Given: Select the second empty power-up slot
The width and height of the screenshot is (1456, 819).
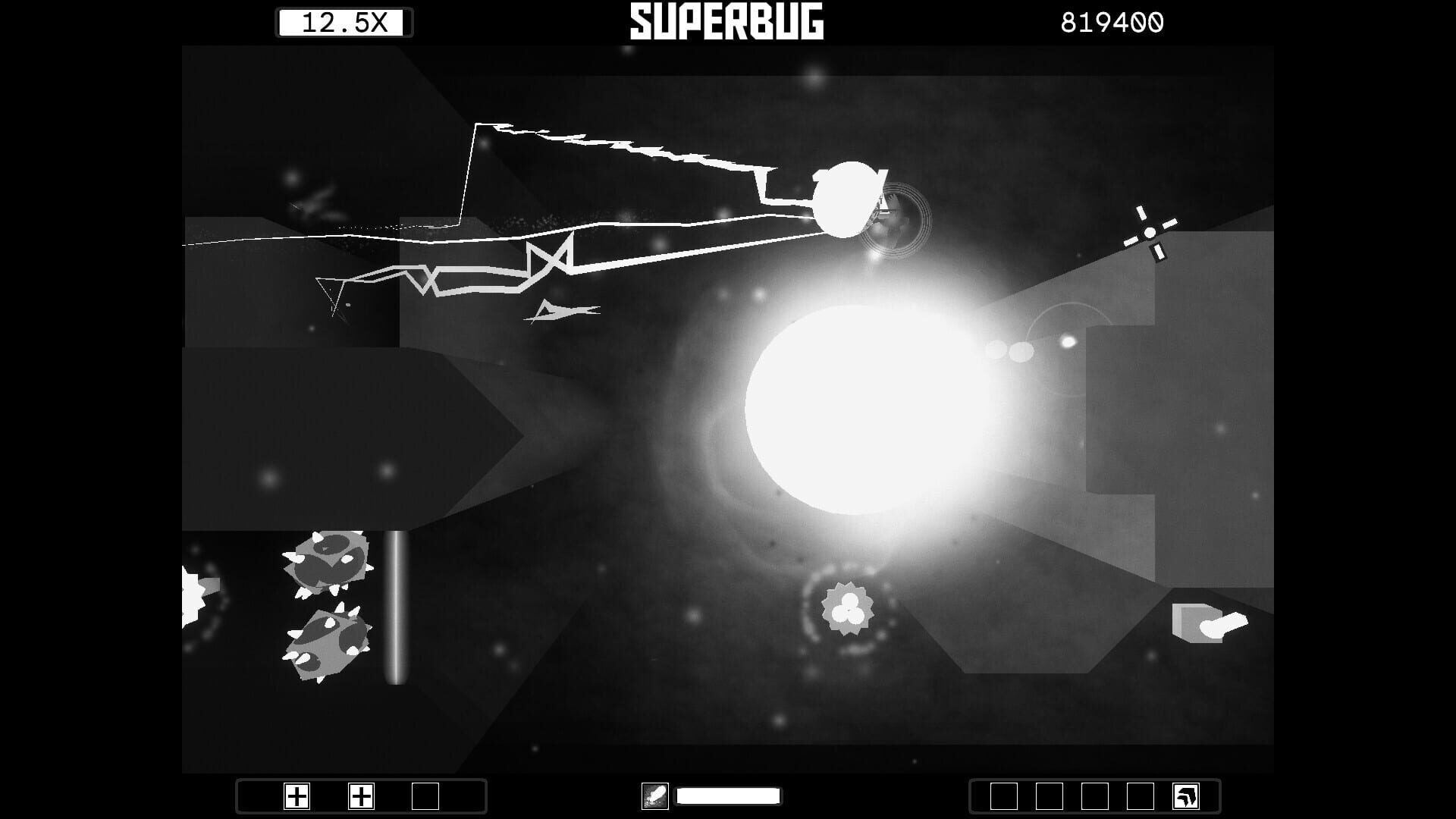Looking at the screenshot, I should click(x=1050, y=796).
